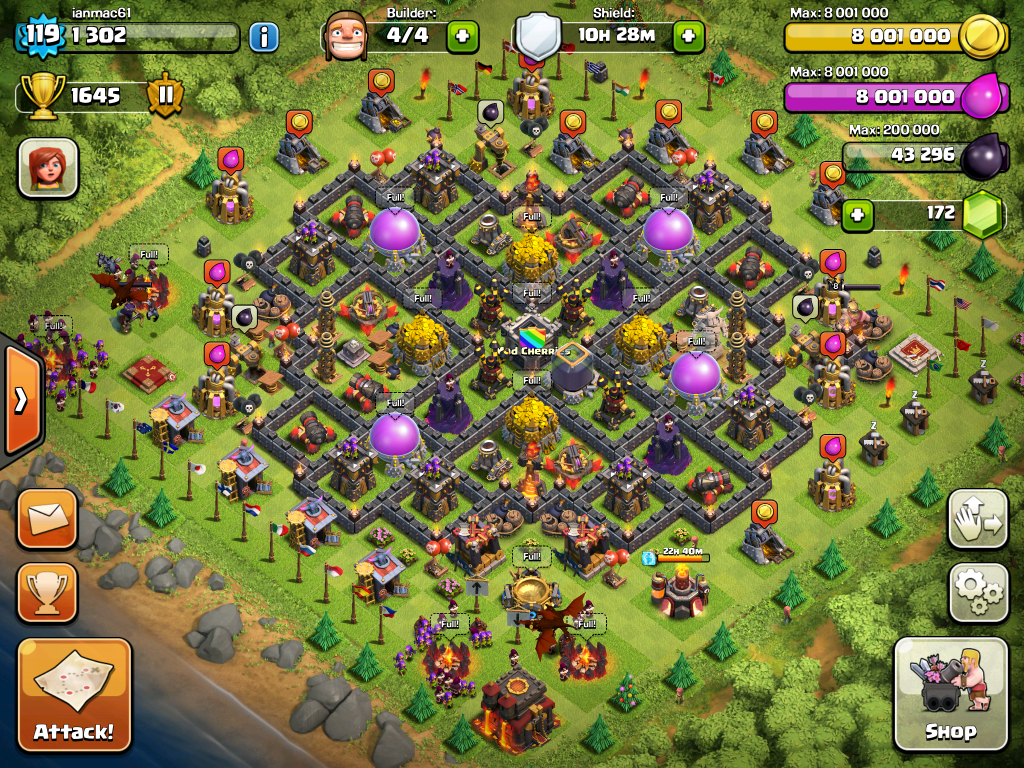The height and width of the screenshot is (768, 1024).
Task: Show the blue info button by the username
Action: point(264,38)
